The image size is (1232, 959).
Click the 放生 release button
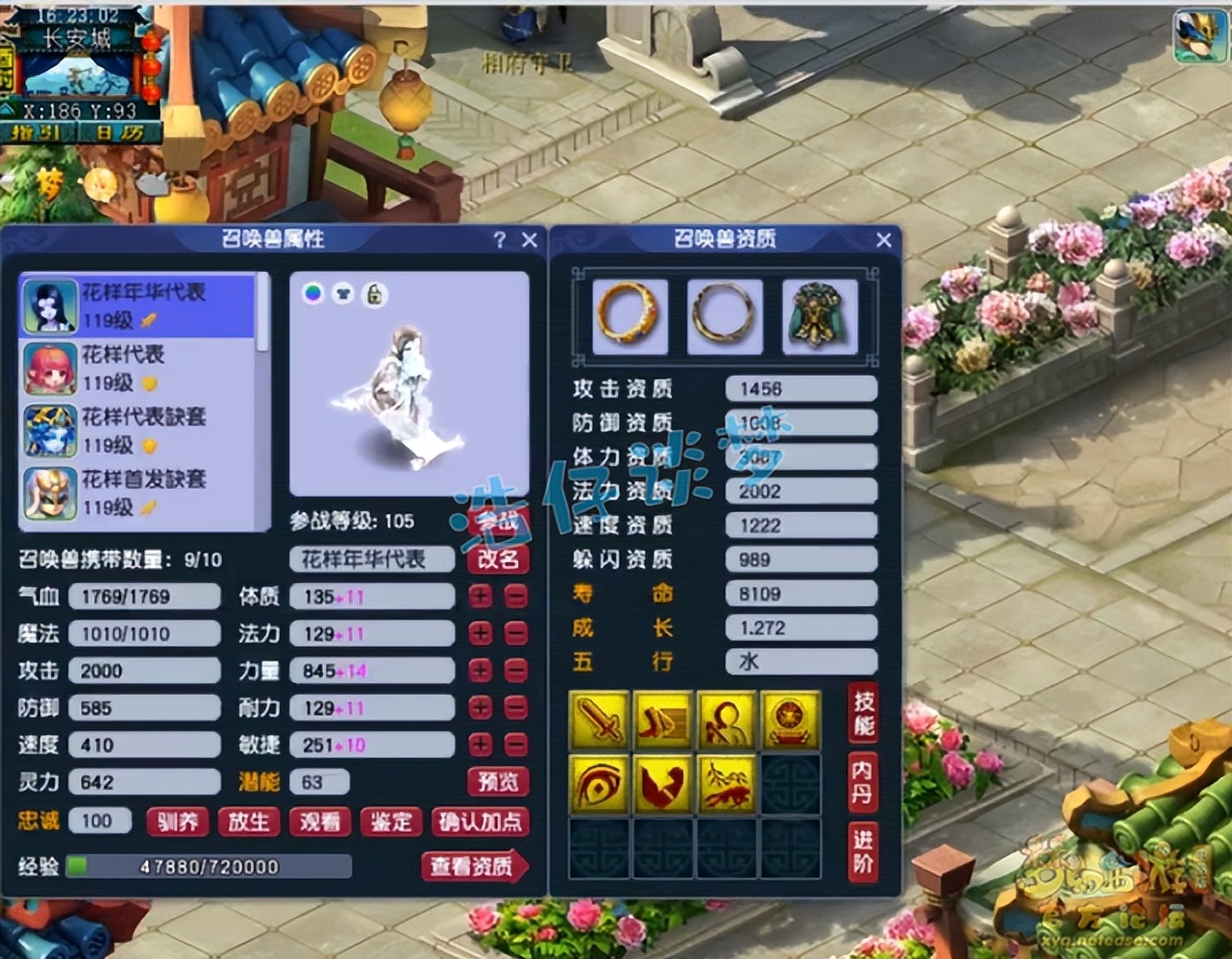[249, 823]
